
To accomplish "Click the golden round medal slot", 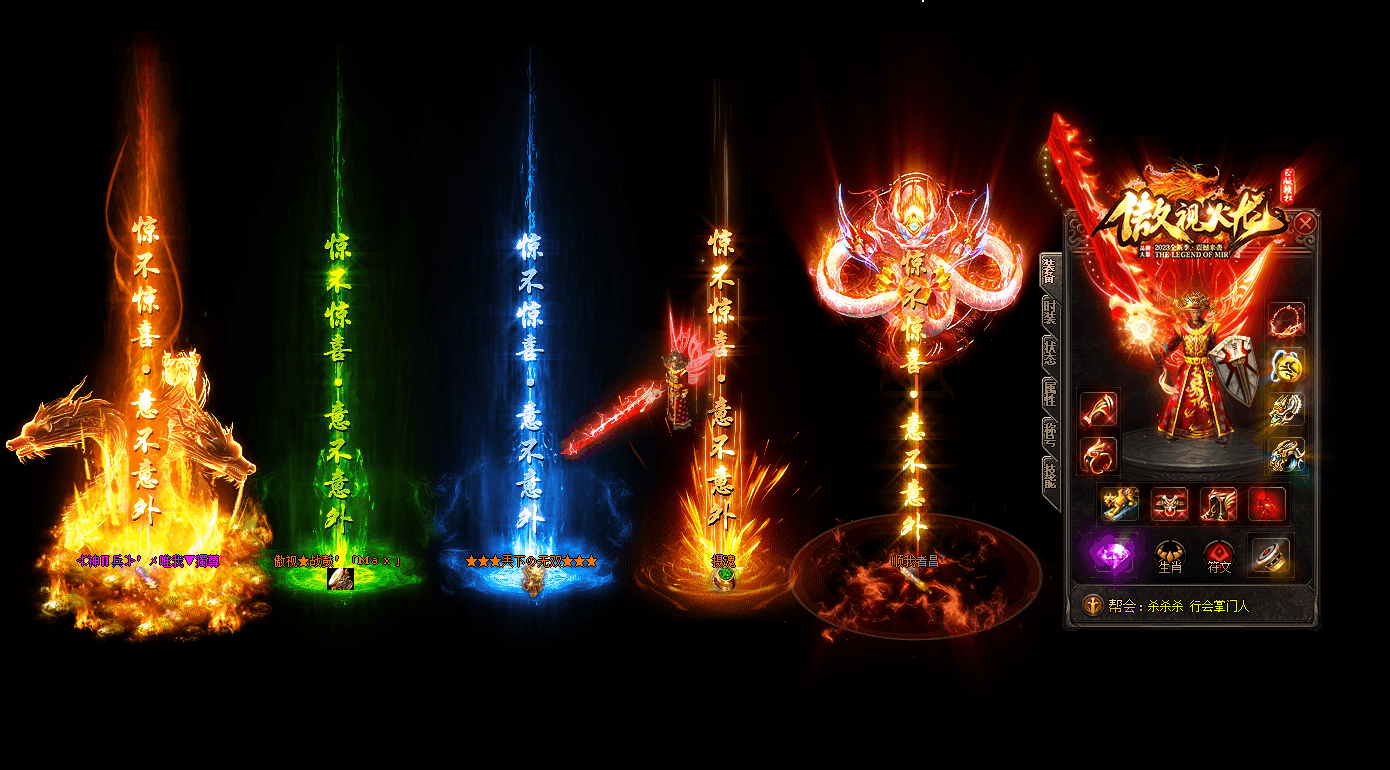I will pos(1287,365).
